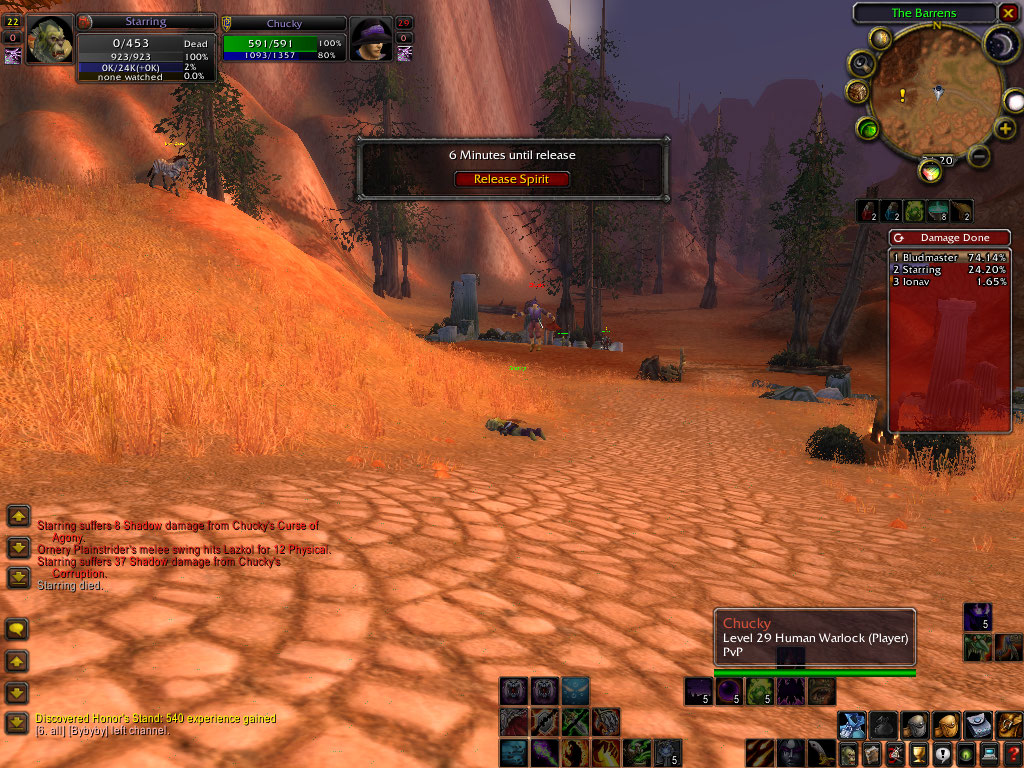Select Chucky's target portrait with purple hat
The width and height of the screenshot is (1024, 768).
point(370,40)
